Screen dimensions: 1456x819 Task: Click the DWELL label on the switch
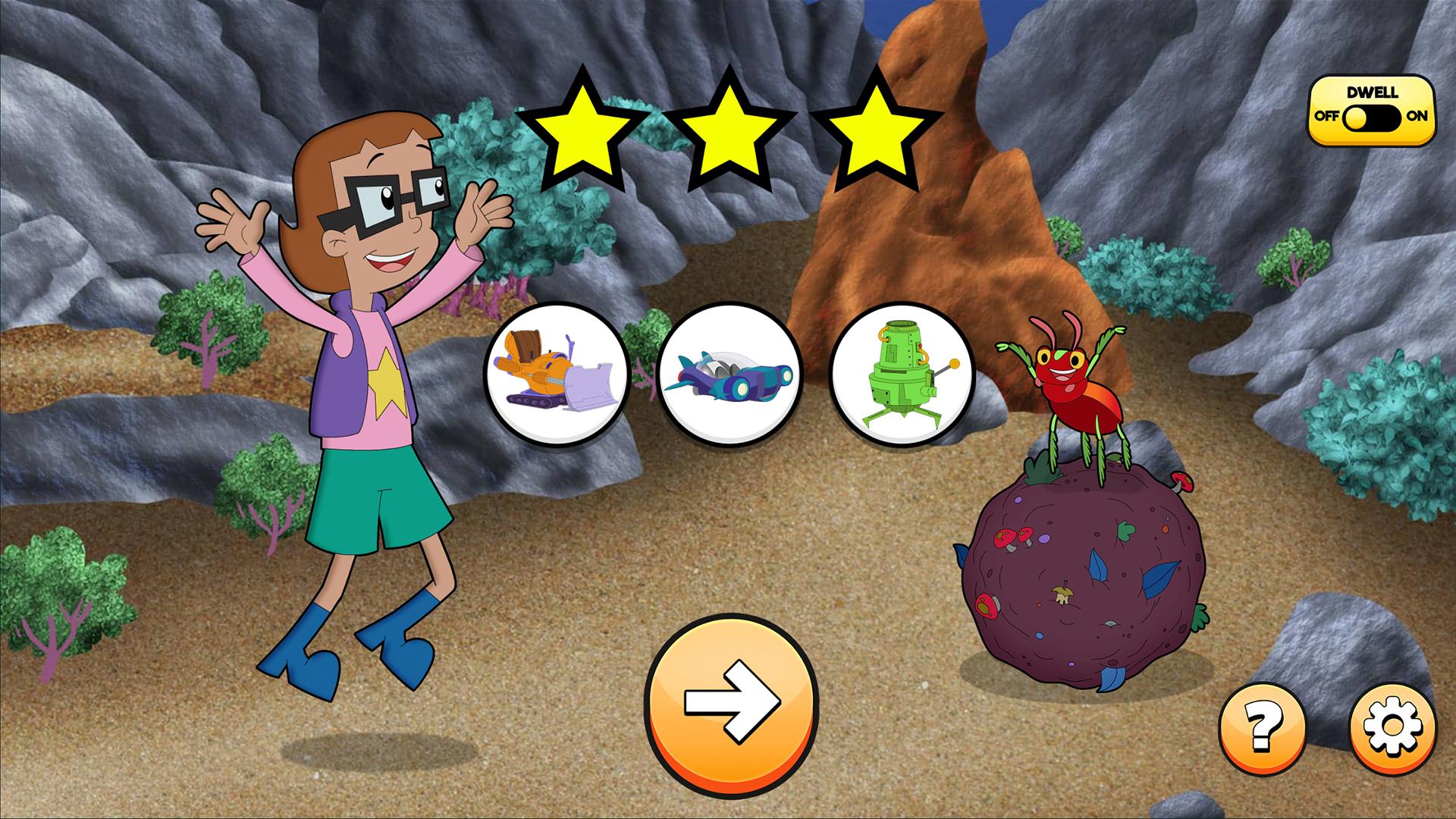click(x=1374, y=91)
